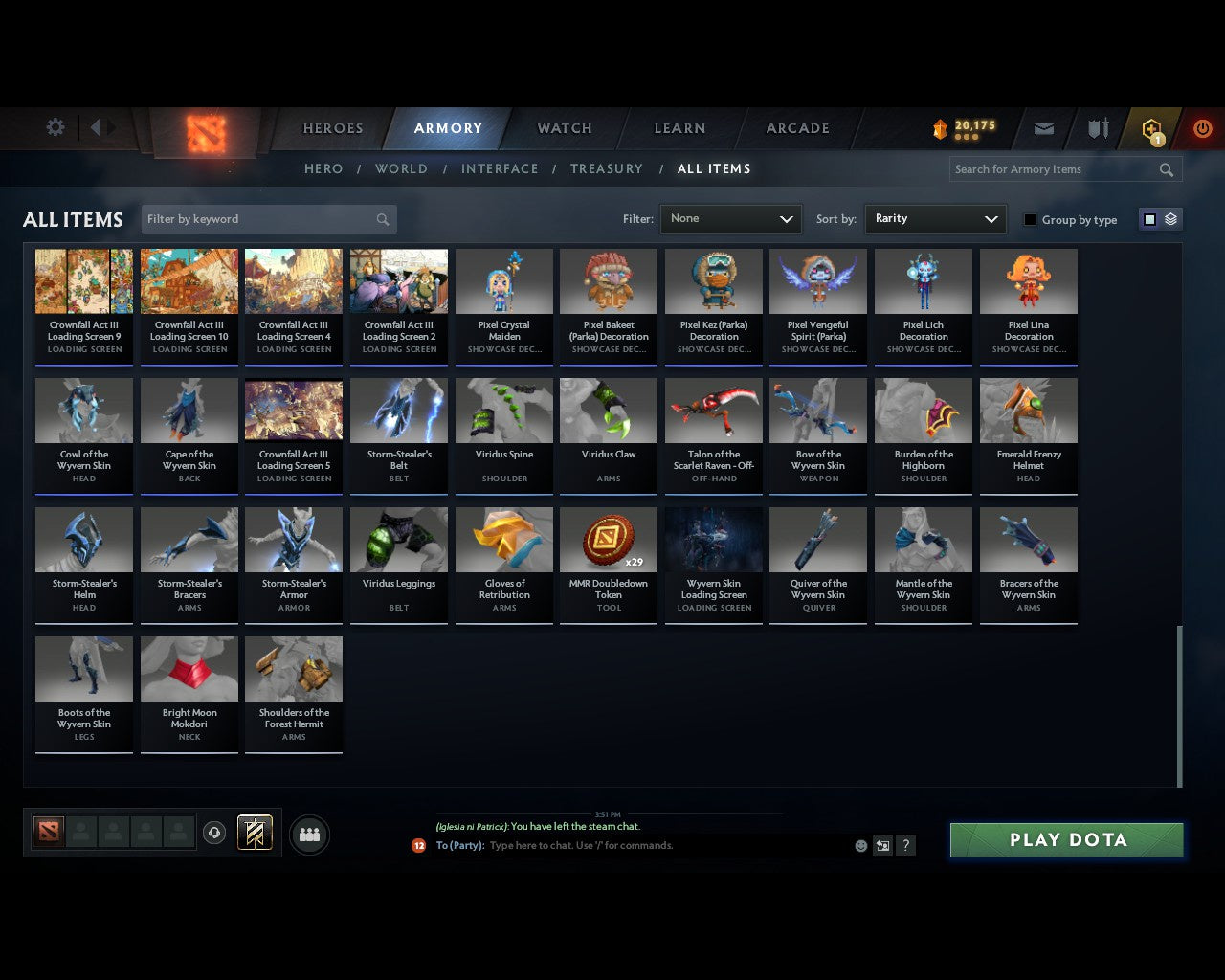Toggle the stacked layers view icon
Screen dimensions: 1225x980
click(x=1169, y=218)
